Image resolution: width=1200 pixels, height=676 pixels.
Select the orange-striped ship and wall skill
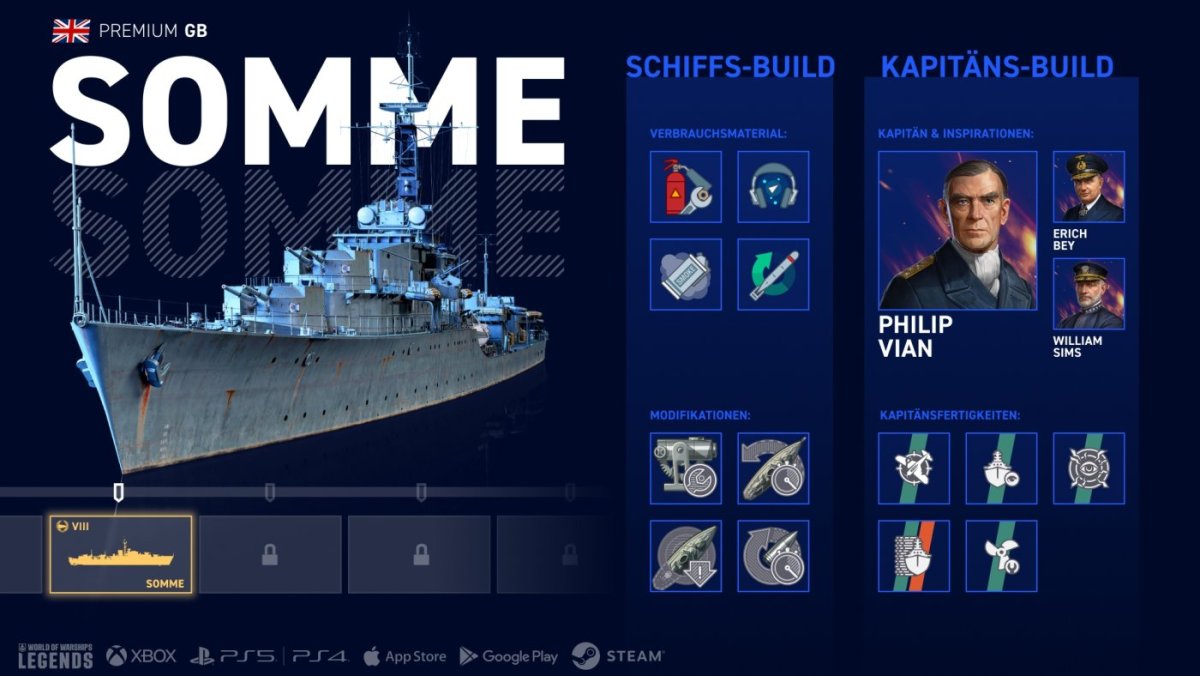[914, 555]
